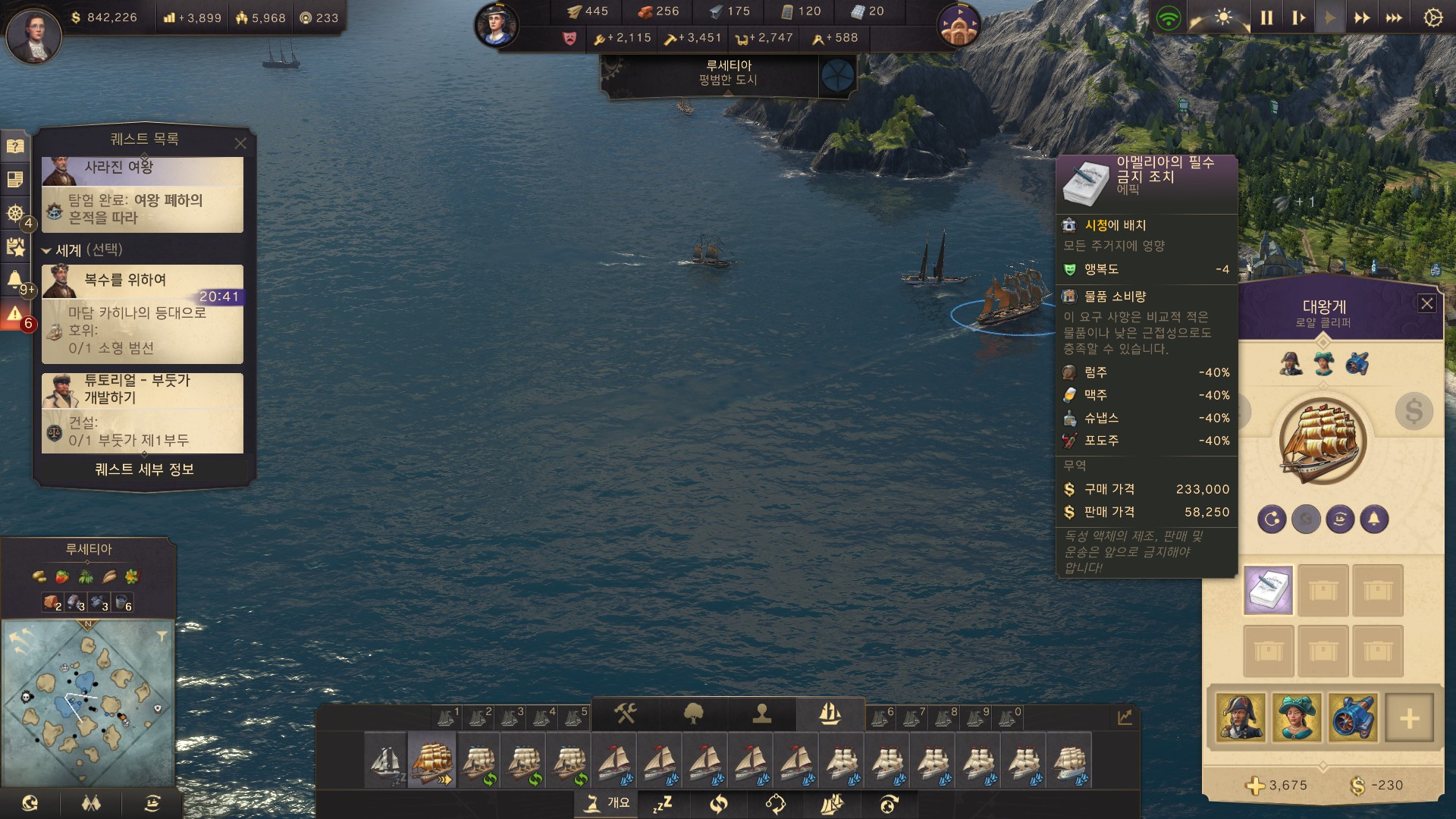Select the '개요' overview tab

[607, 803]
